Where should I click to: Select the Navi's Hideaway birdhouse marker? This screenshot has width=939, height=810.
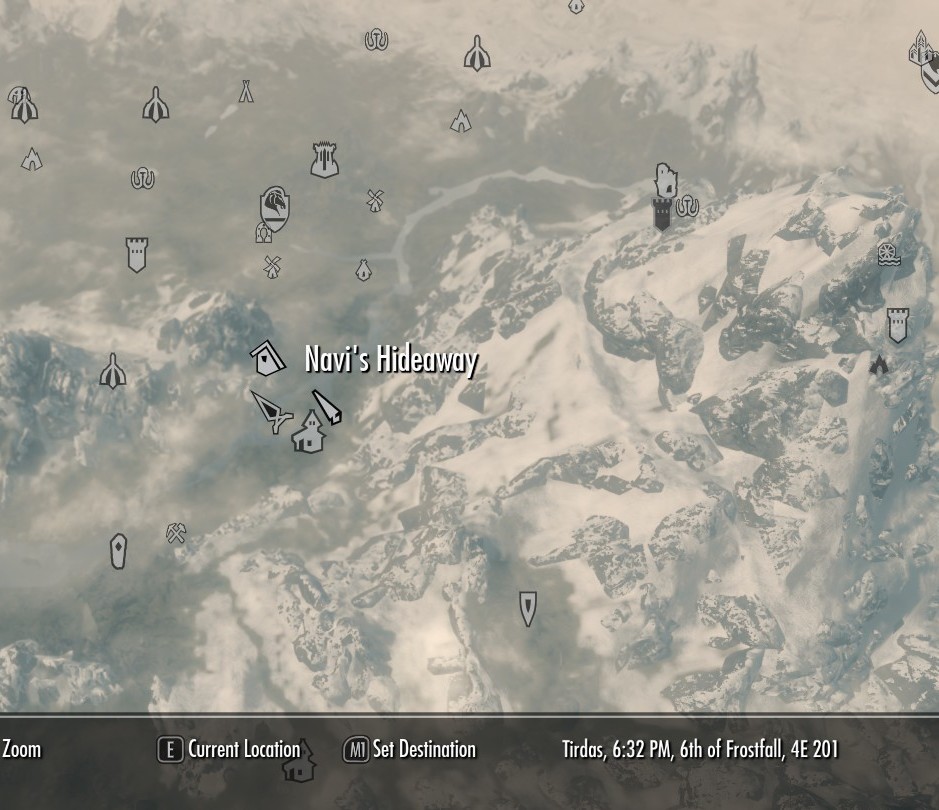pos(267,358)
